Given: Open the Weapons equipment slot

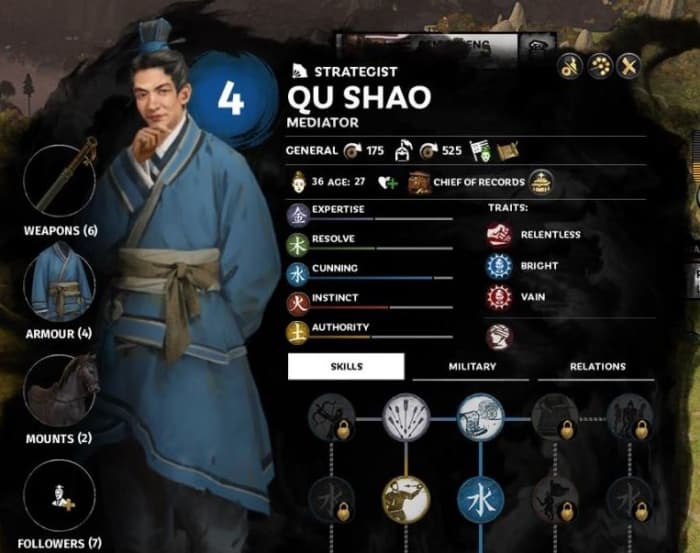Looking at the screenshot, I should click(x=60, y=177).
